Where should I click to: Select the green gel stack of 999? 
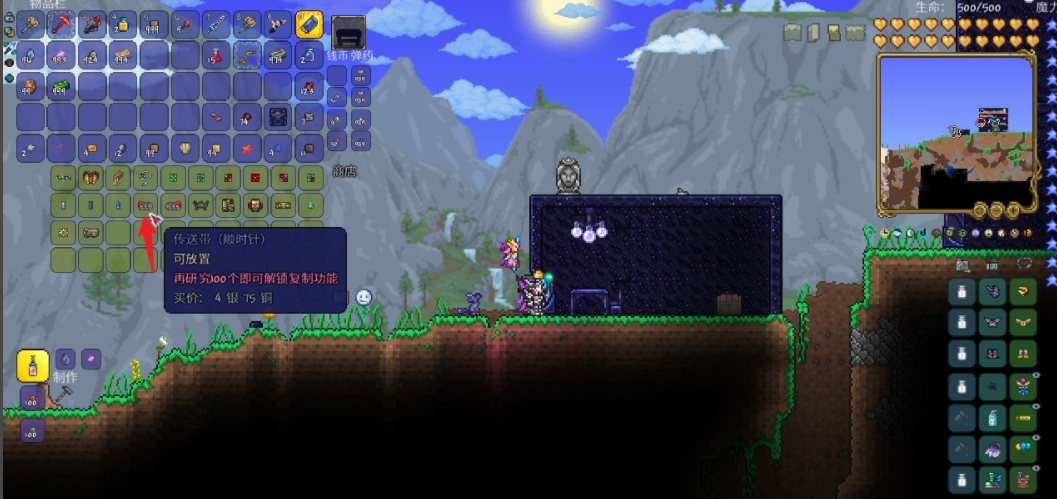coord(62,87)
